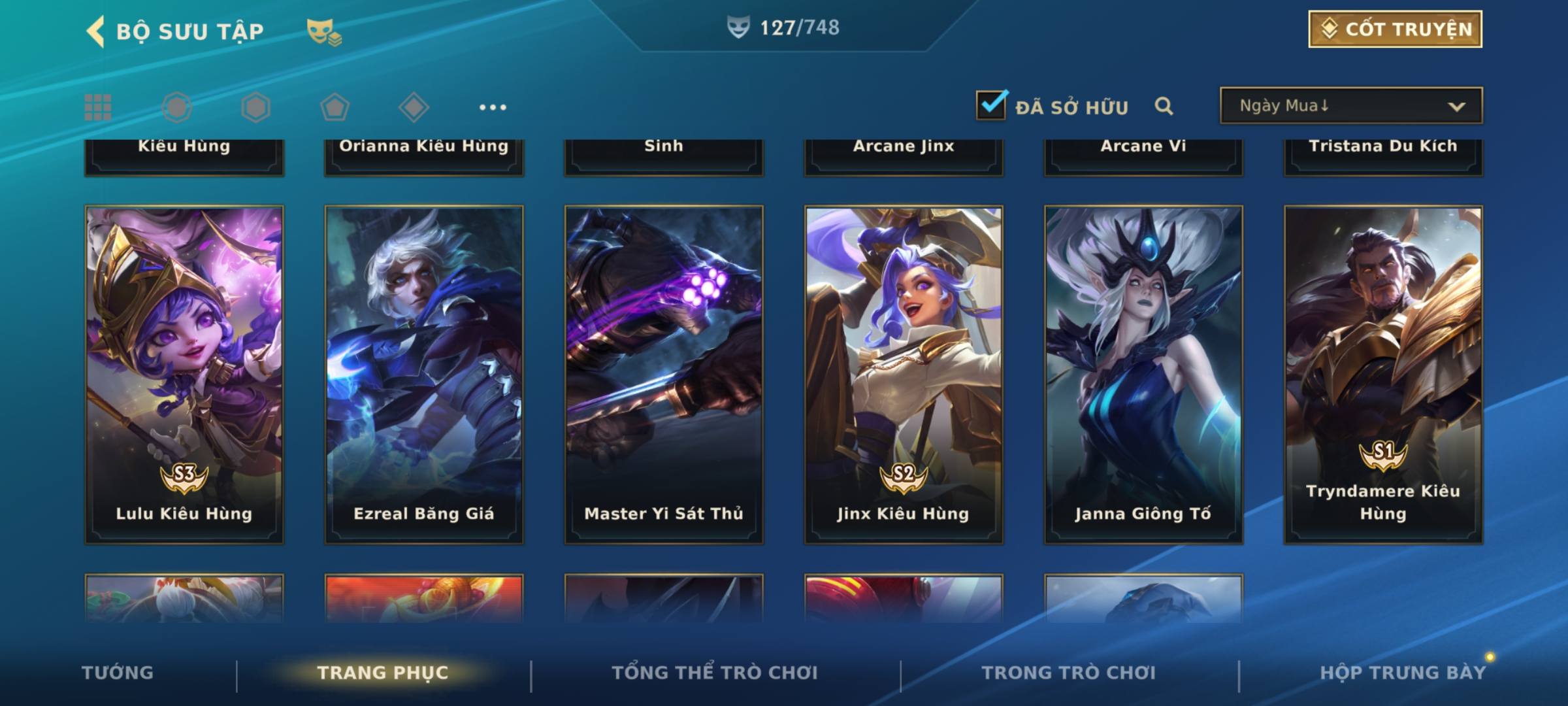Open the Cốt Truyện button
The image size is (1568, 706).
1395,29
